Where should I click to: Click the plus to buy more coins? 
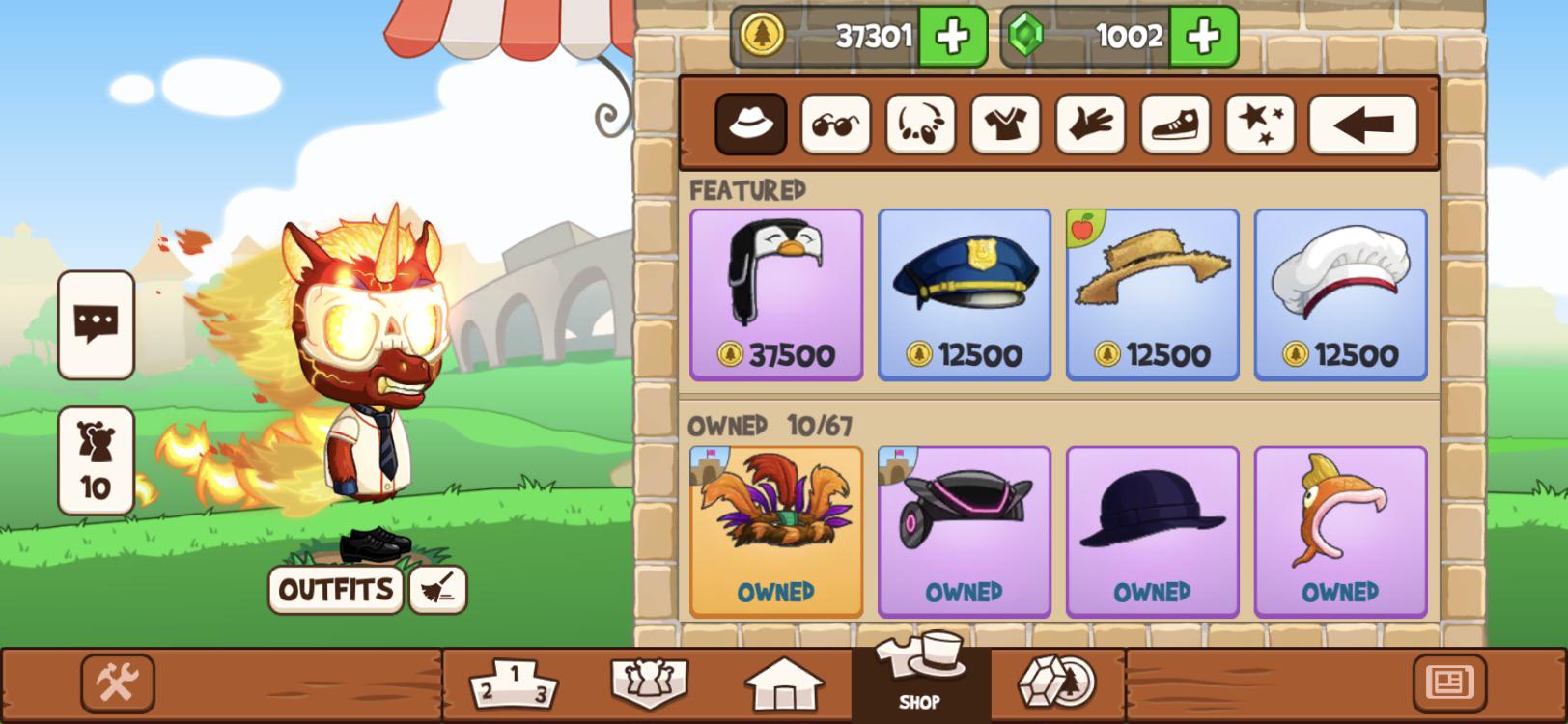pyautogui.click(x=951, y=36)
